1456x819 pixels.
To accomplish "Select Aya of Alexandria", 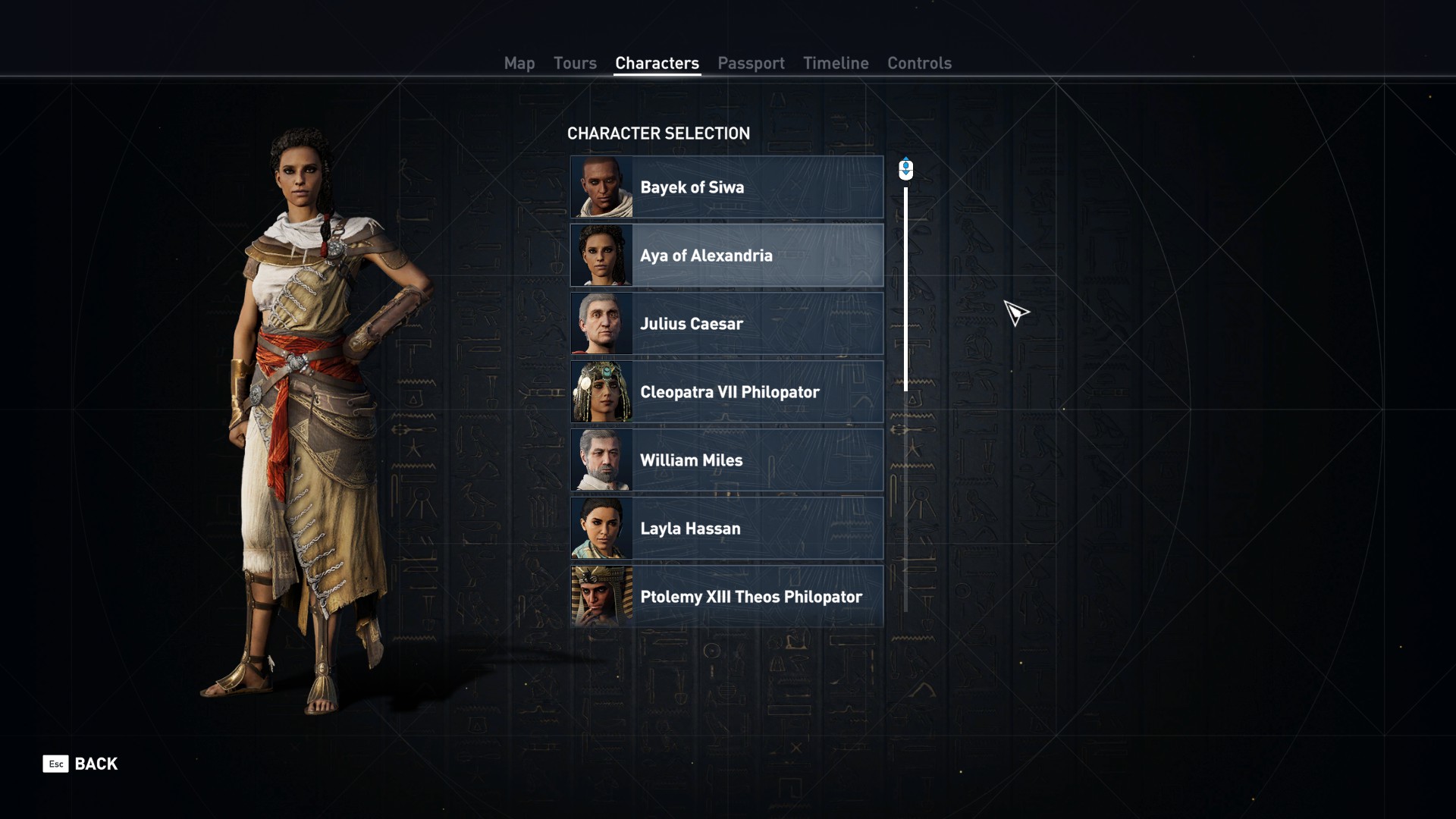I will click(x=726, y=256).
